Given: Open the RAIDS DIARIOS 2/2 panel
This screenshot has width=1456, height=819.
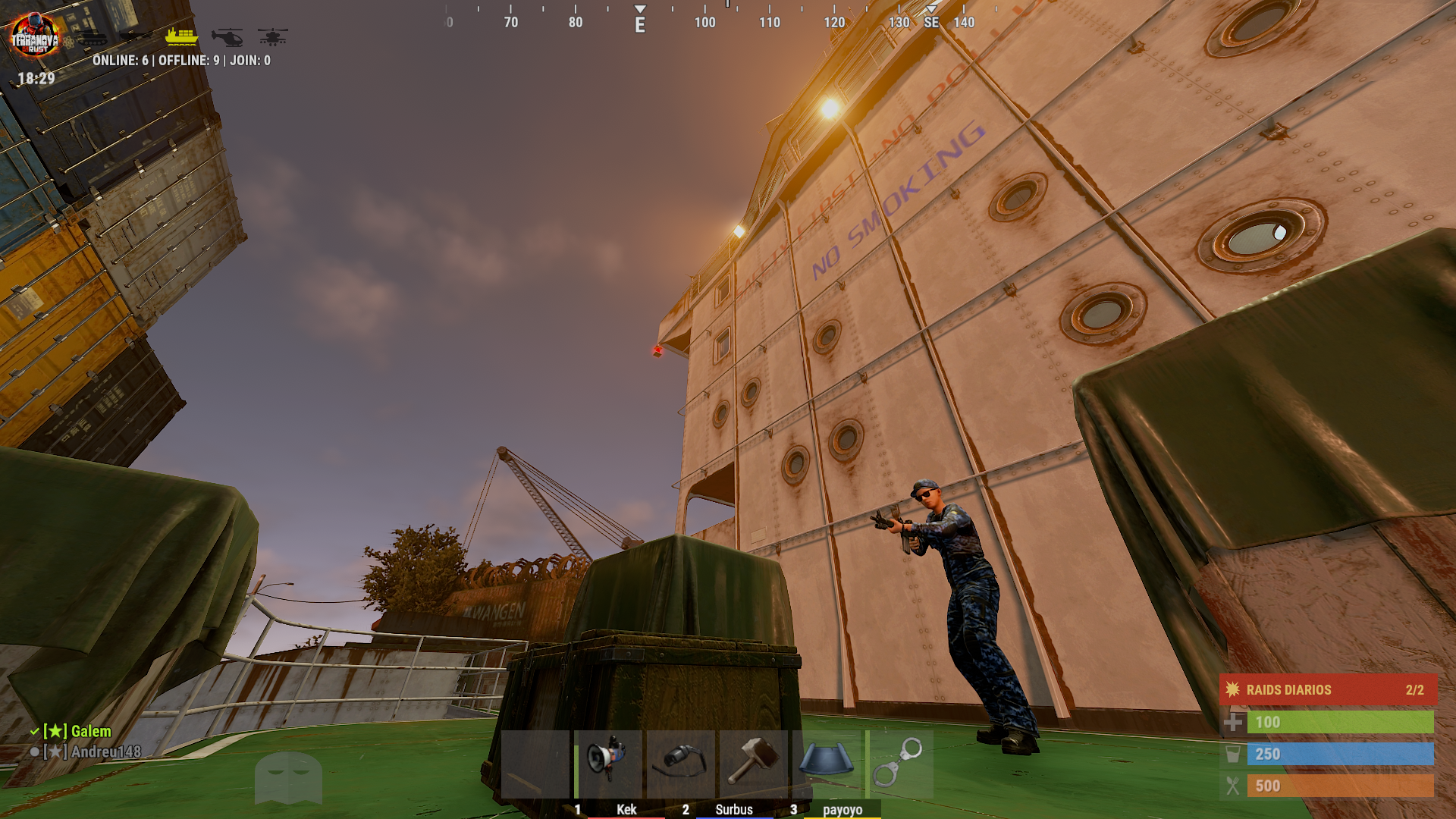Looking at the screenshot, I should click(x=1327, y=690).
